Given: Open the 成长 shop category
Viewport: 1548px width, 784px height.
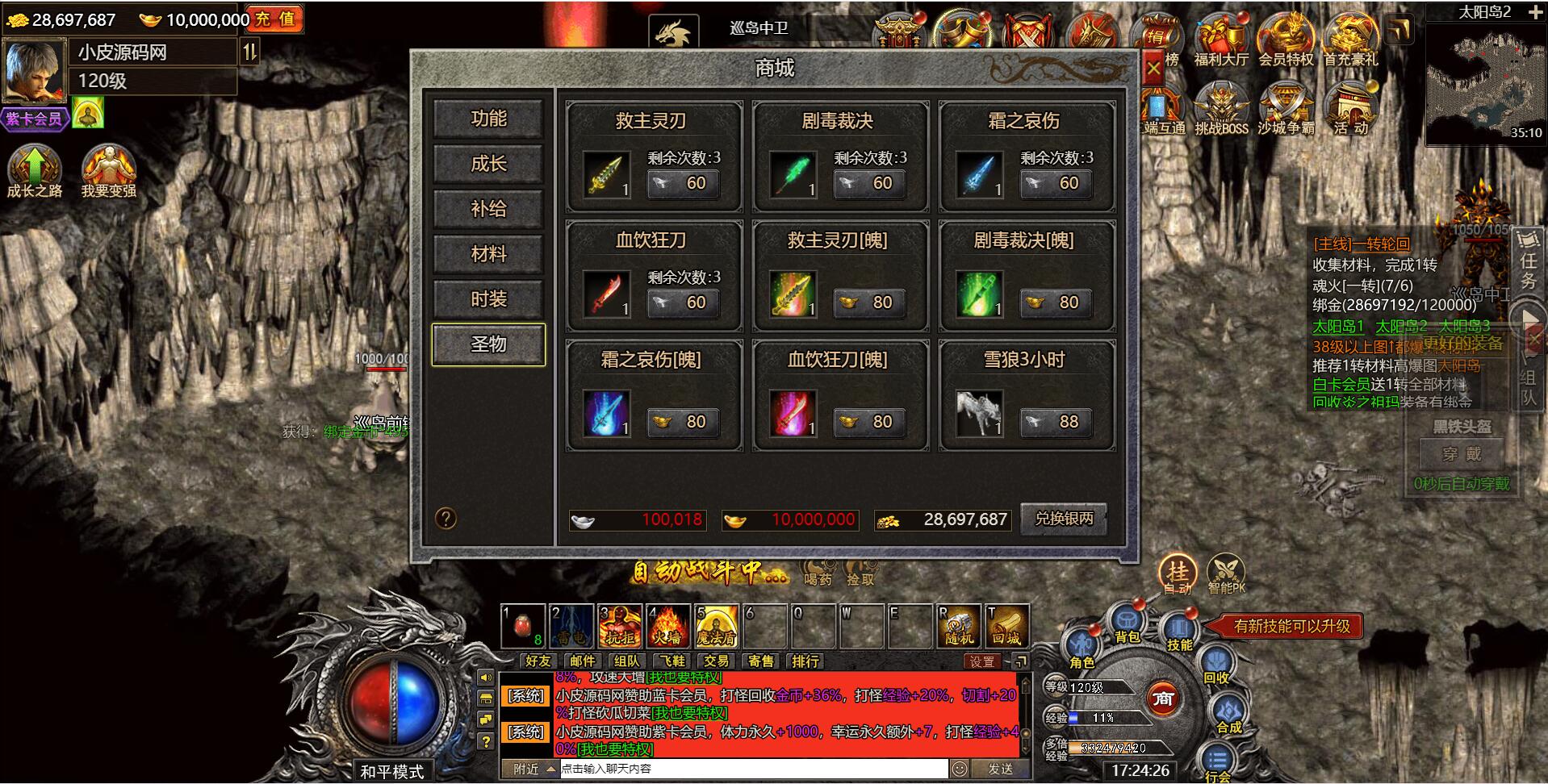Looking at the screenshot, I should 488,165.
